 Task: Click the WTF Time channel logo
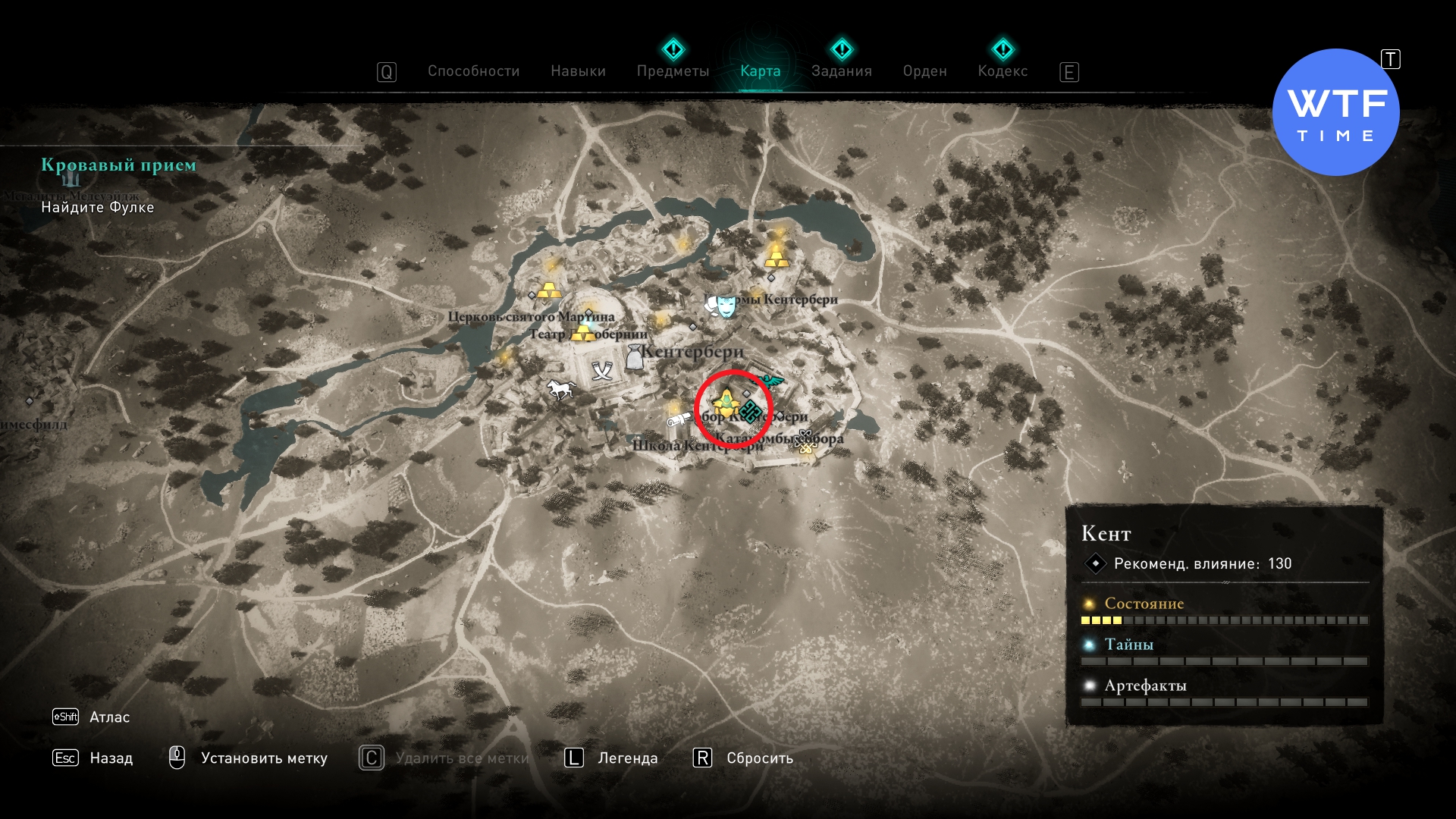(1335, 112)
